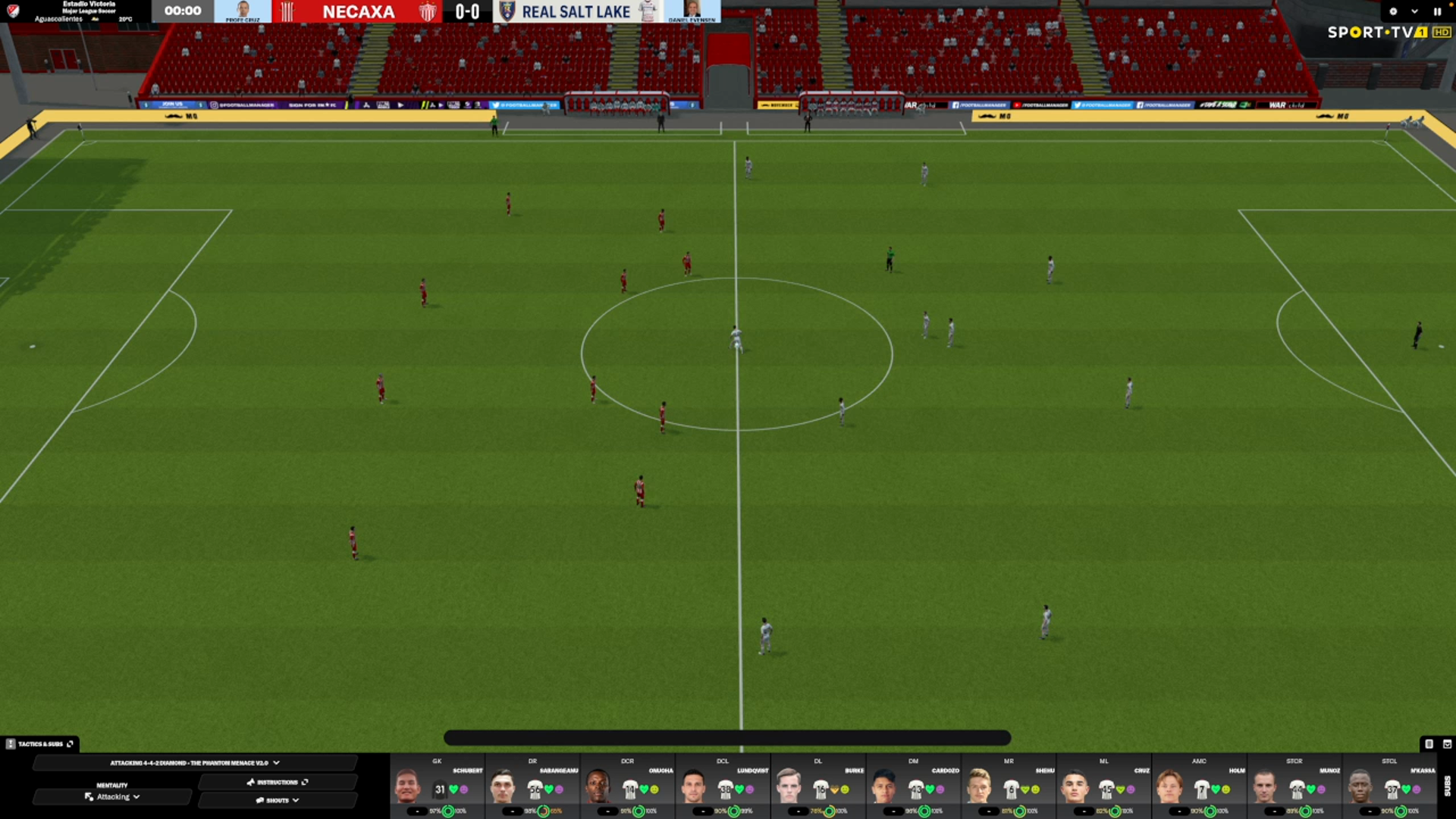Pause the match
The height and width of the screenshot is (819, 1456).
1436,11
